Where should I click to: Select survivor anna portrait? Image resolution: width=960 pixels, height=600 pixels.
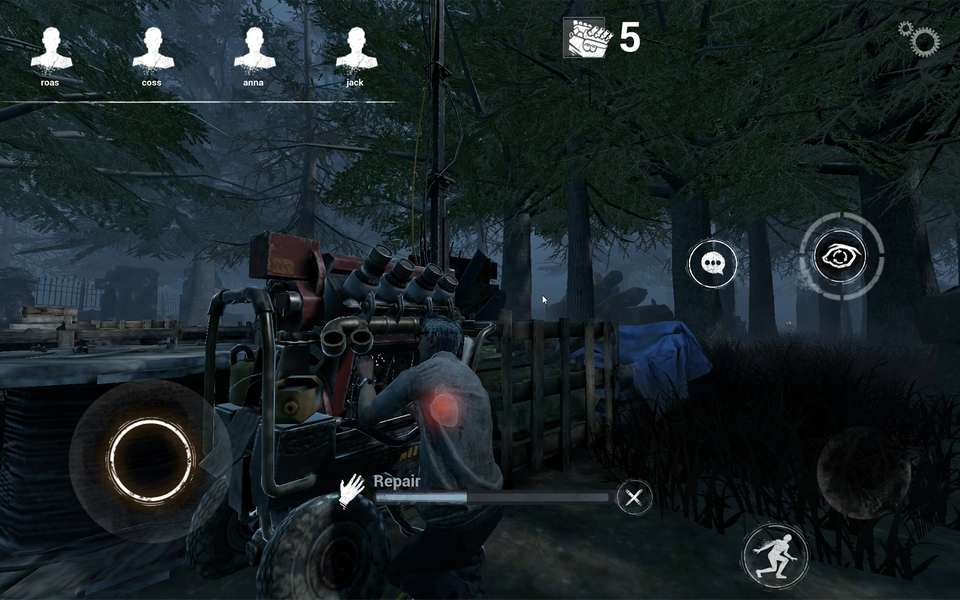pyautogui.click(x=254, y=49)
